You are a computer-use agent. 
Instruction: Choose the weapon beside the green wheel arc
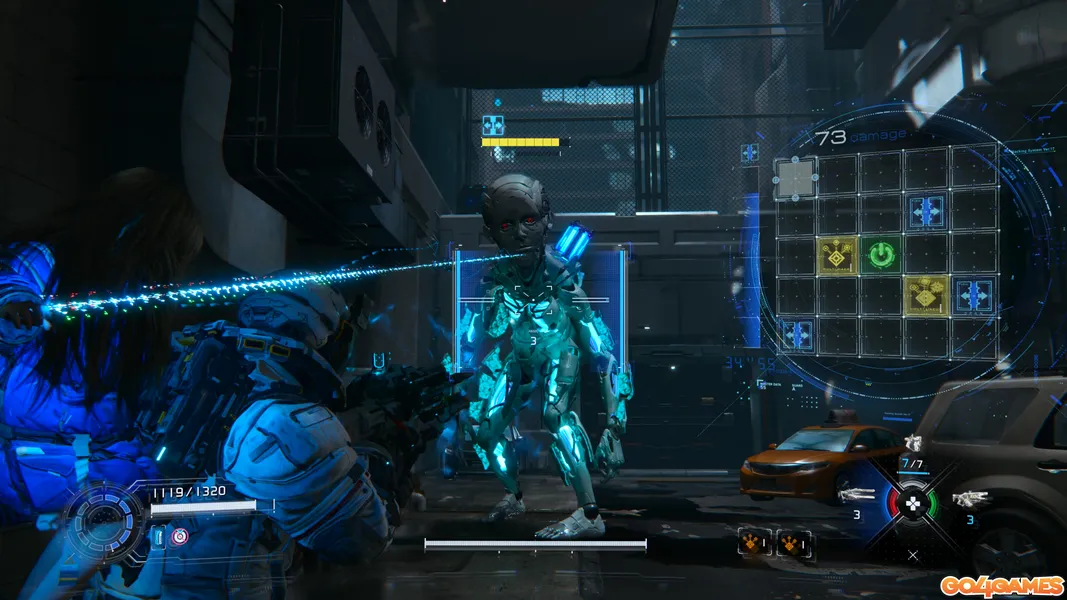click(968, 497)
